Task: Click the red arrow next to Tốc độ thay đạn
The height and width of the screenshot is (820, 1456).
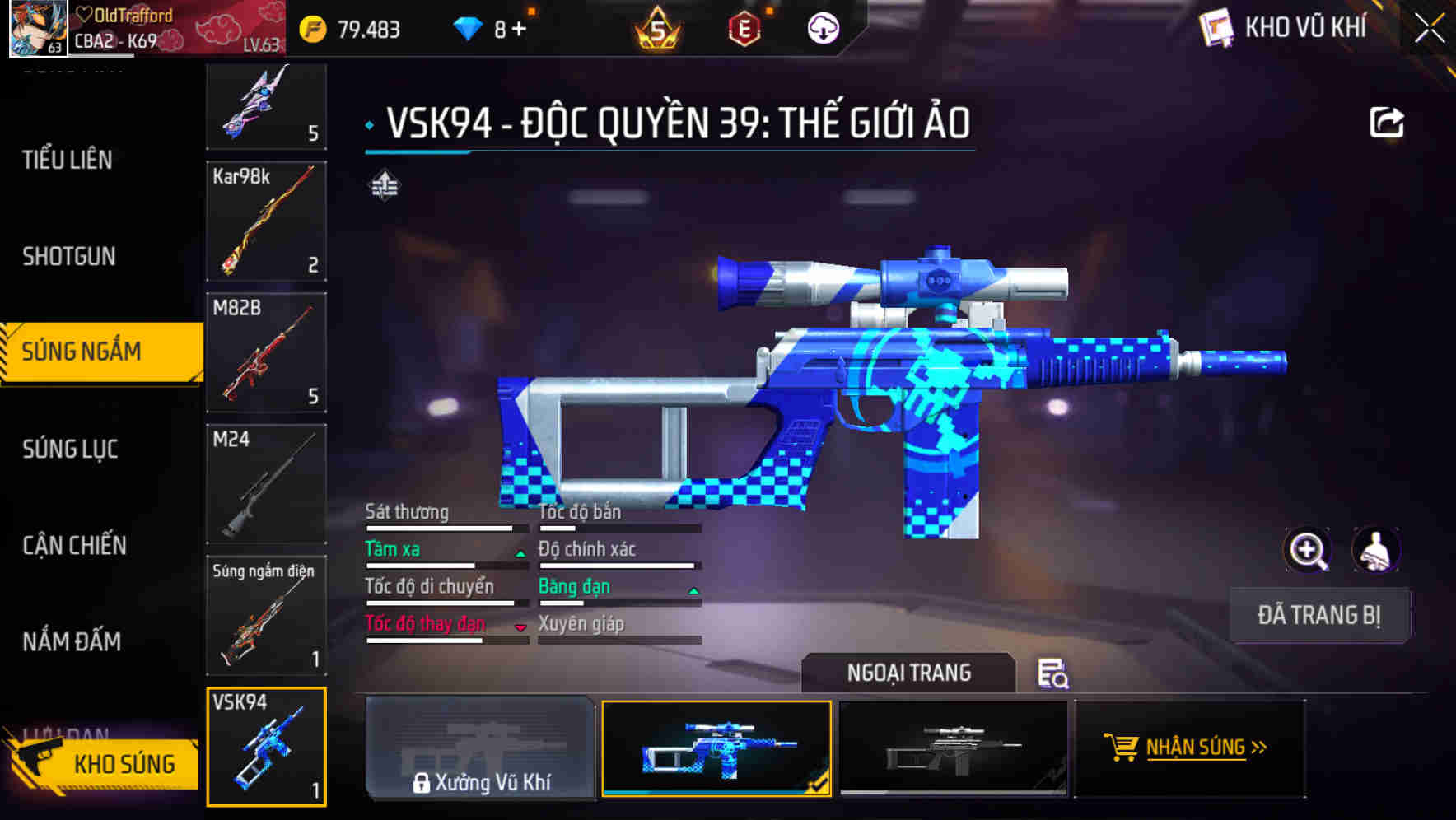Action: point(521,629)
